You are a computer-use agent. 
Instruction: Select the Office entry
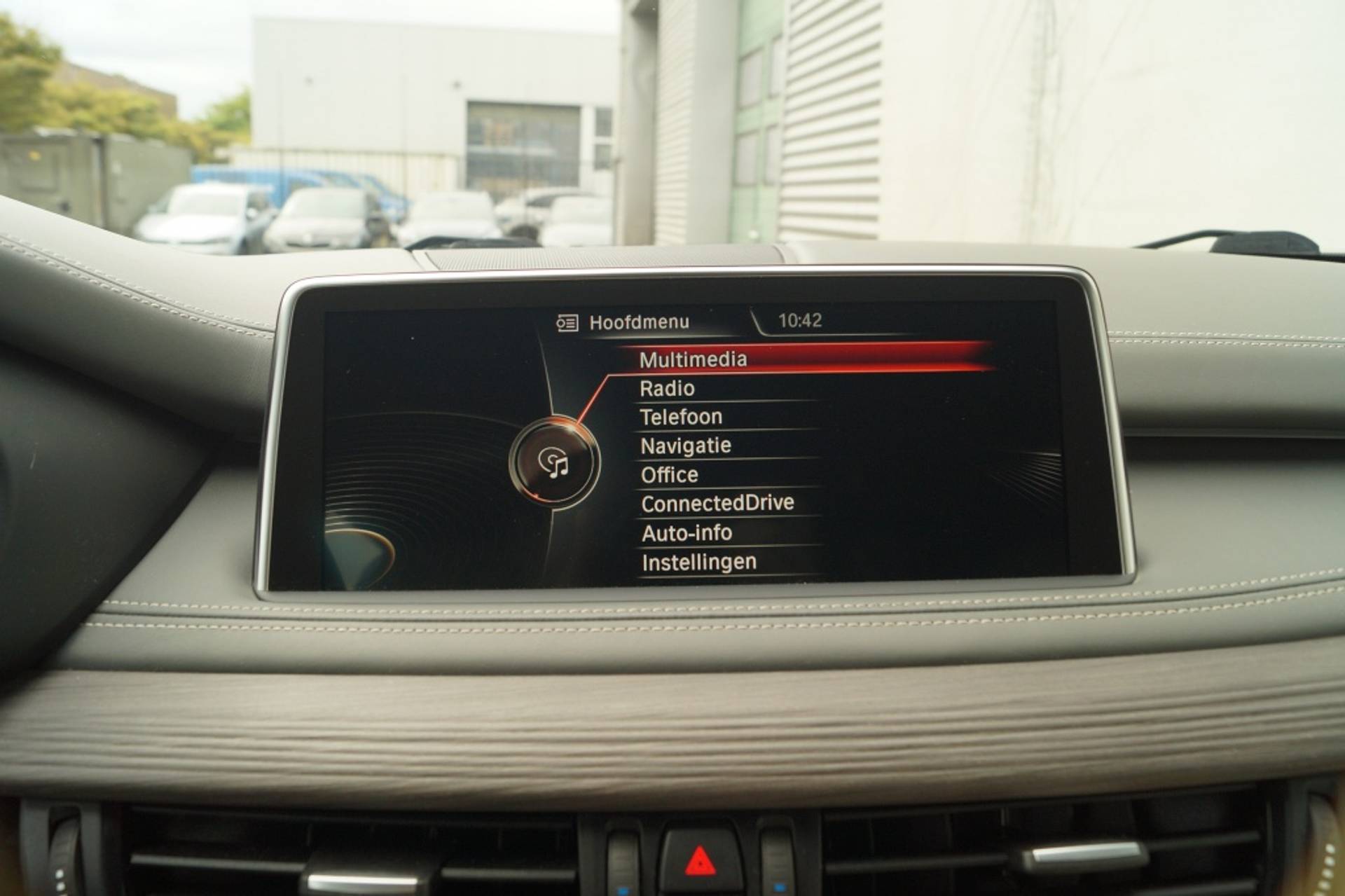669,475
